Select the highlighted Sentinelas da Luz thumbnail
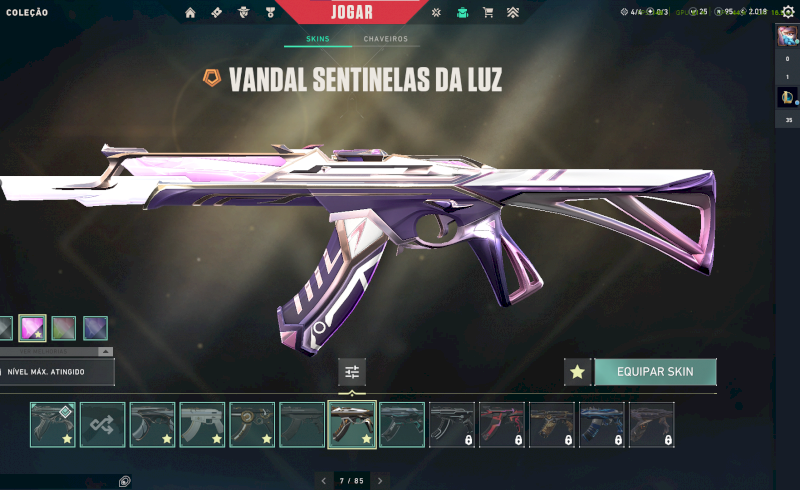The height and width of the screenshot is (490, 800). 352,424
